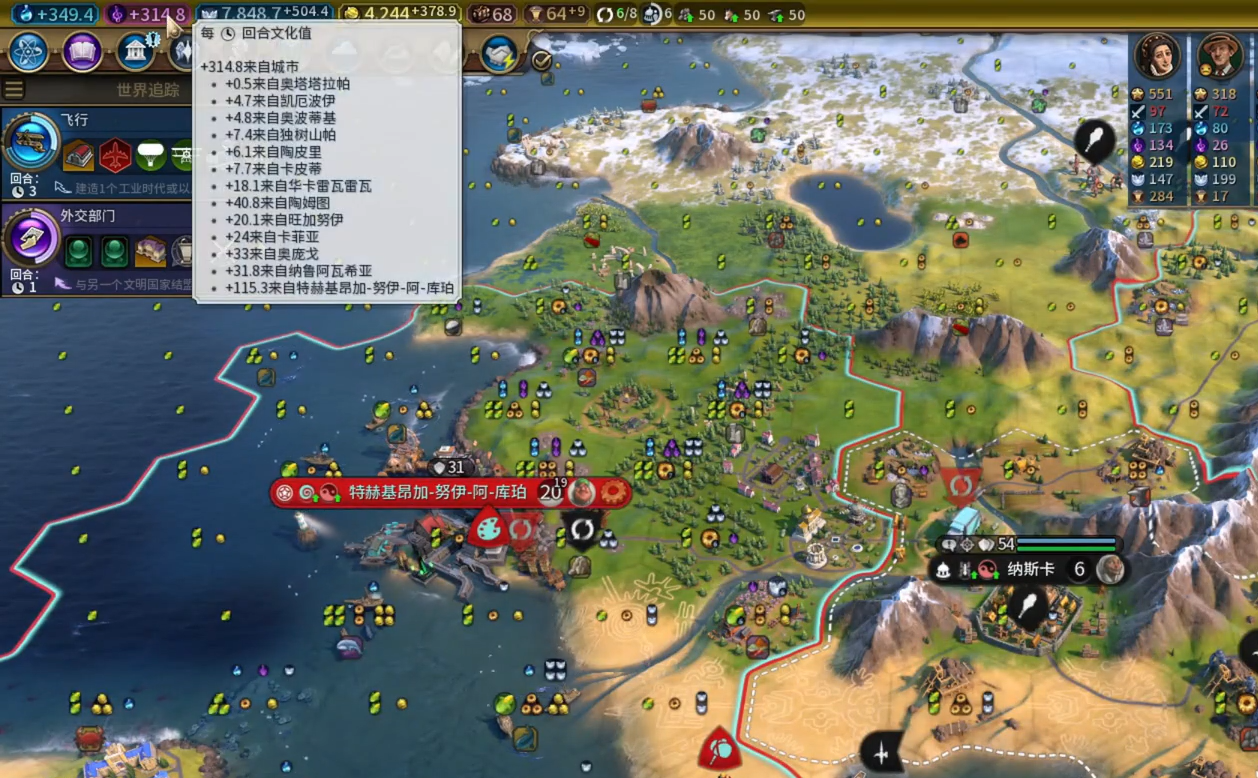Screen dimensions: 1258x778
Task: Open the technology tree button
Action: click(28, 52)
